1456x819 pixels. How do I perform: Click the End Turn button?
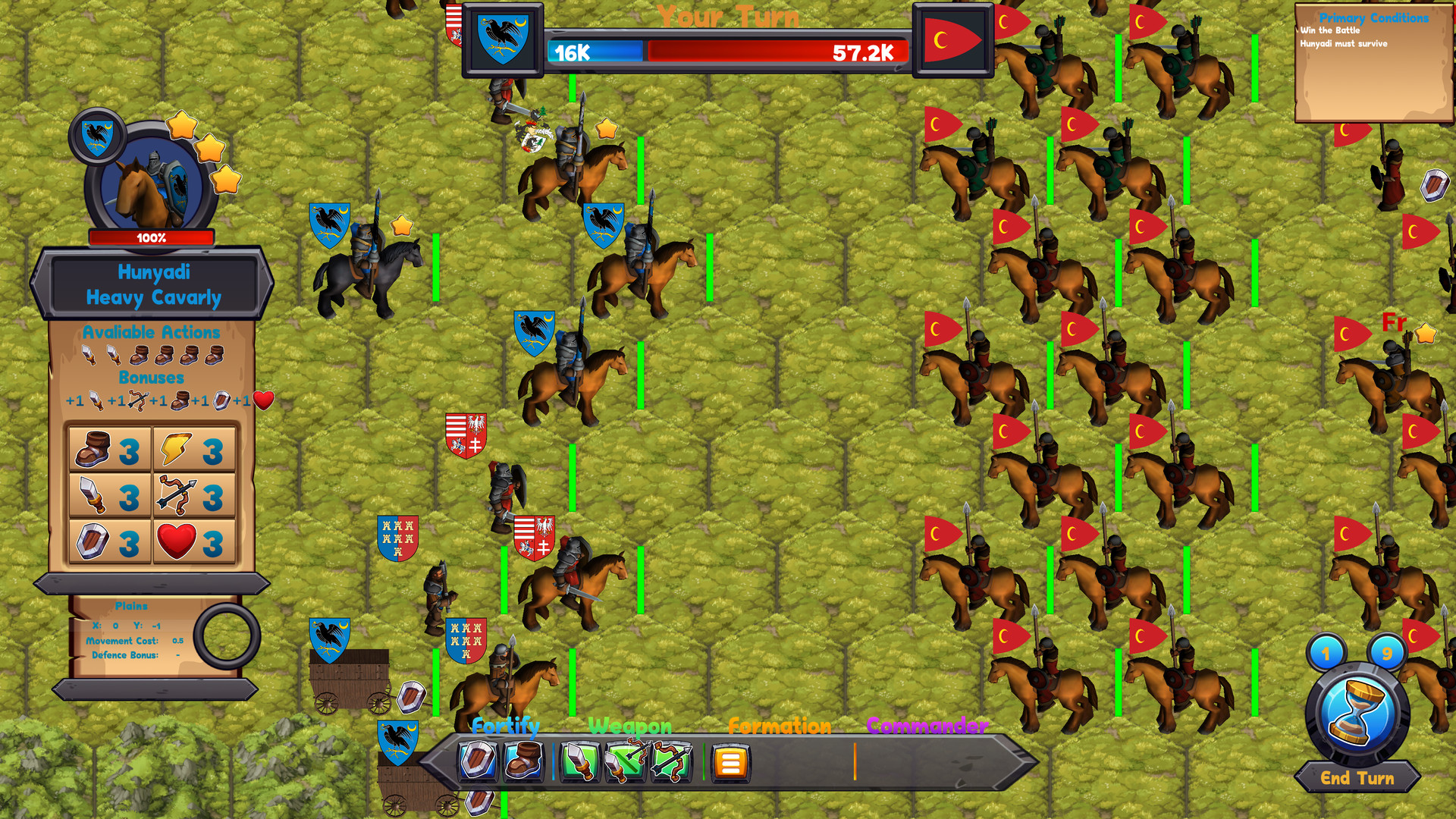[x=1358, y=778]
